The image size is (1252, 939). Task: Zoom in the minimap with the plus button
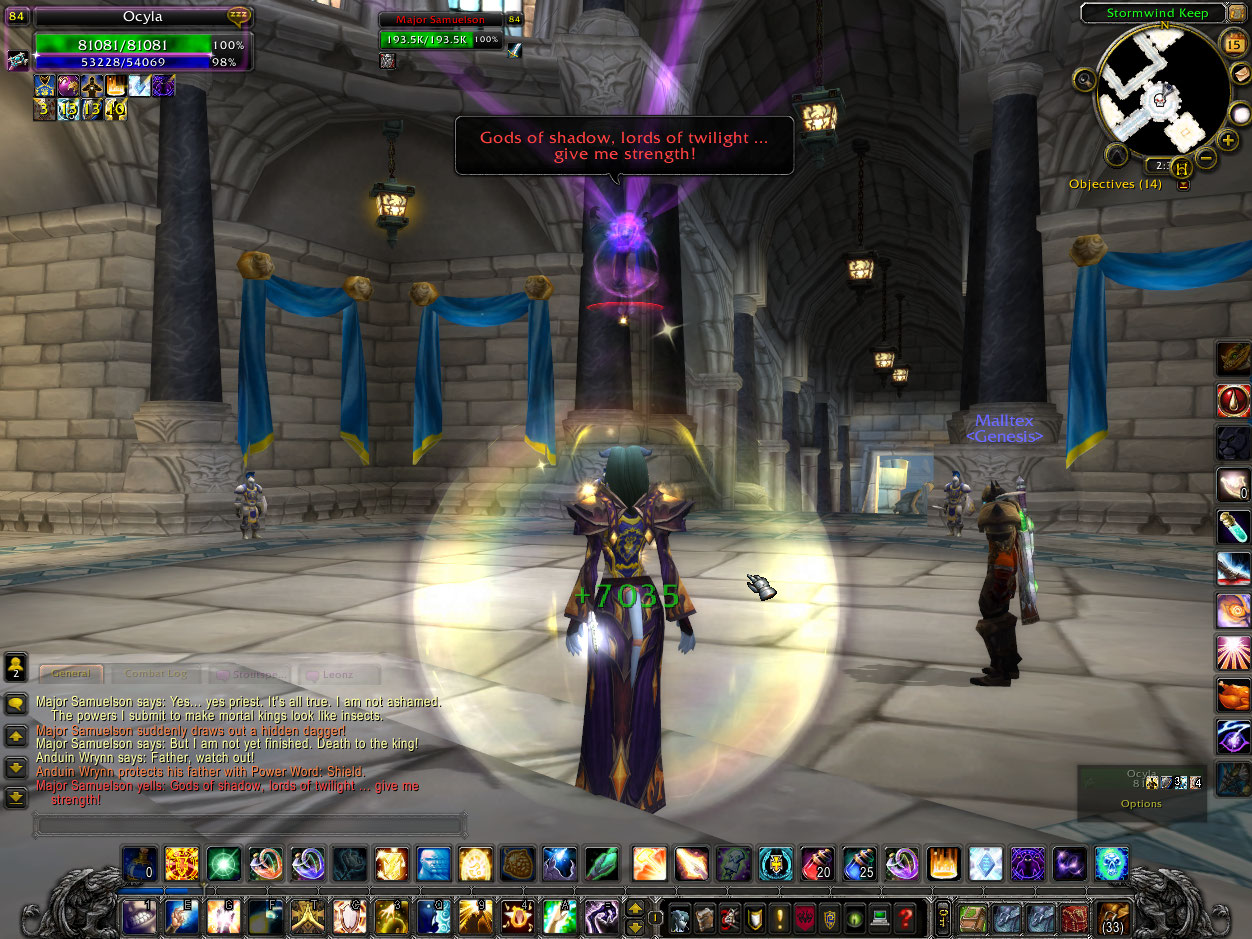point(1228,140)
